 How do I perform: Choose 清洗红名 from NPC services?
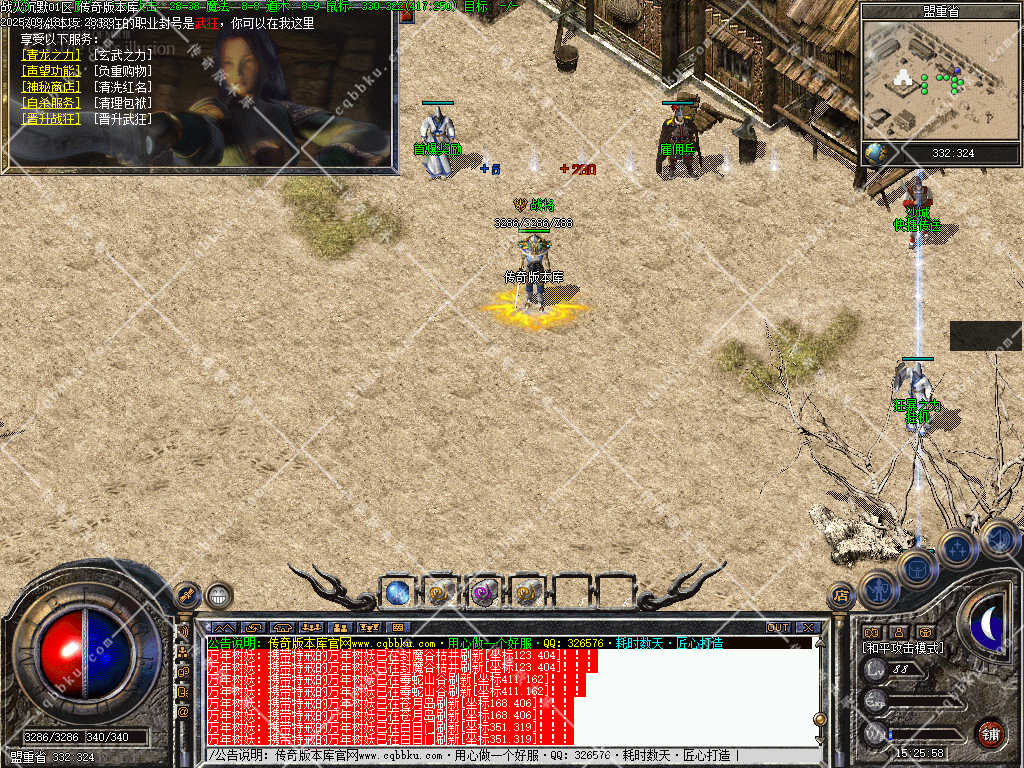[123, 87]
